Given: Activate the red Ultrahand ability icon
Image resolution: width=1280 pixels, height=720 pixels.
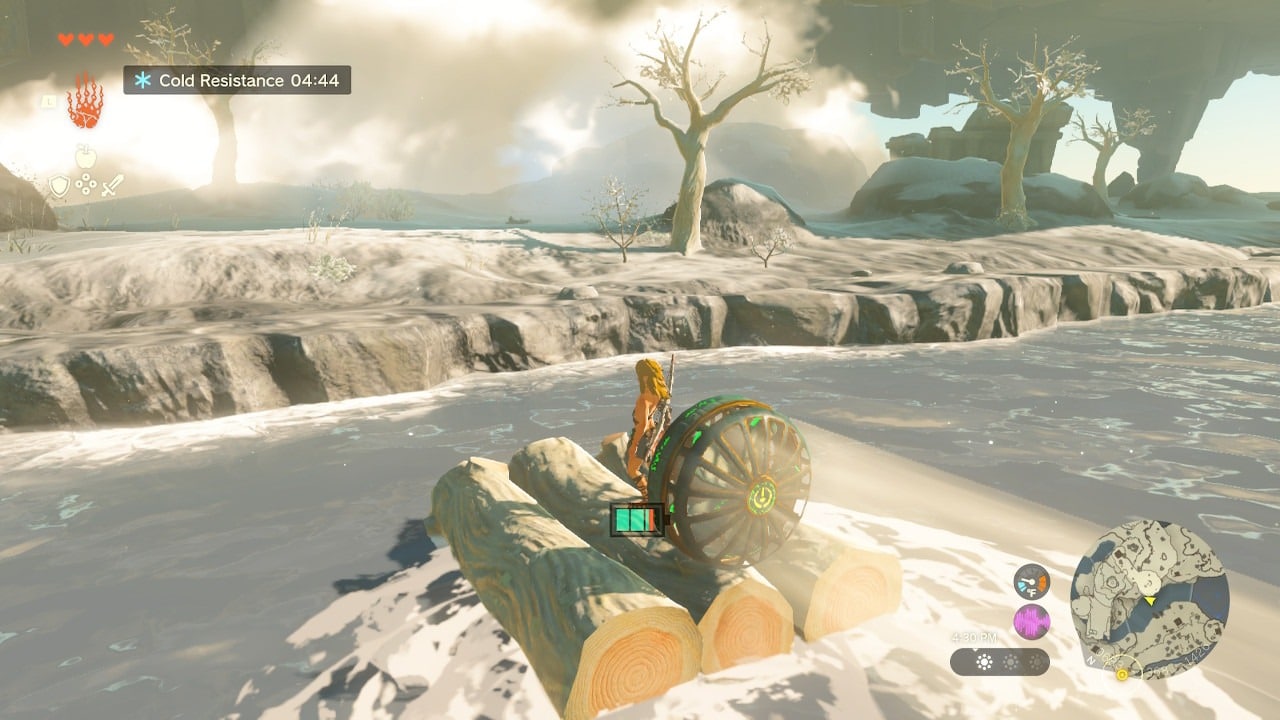Looking at the screenshot, I should coord(85,100).
